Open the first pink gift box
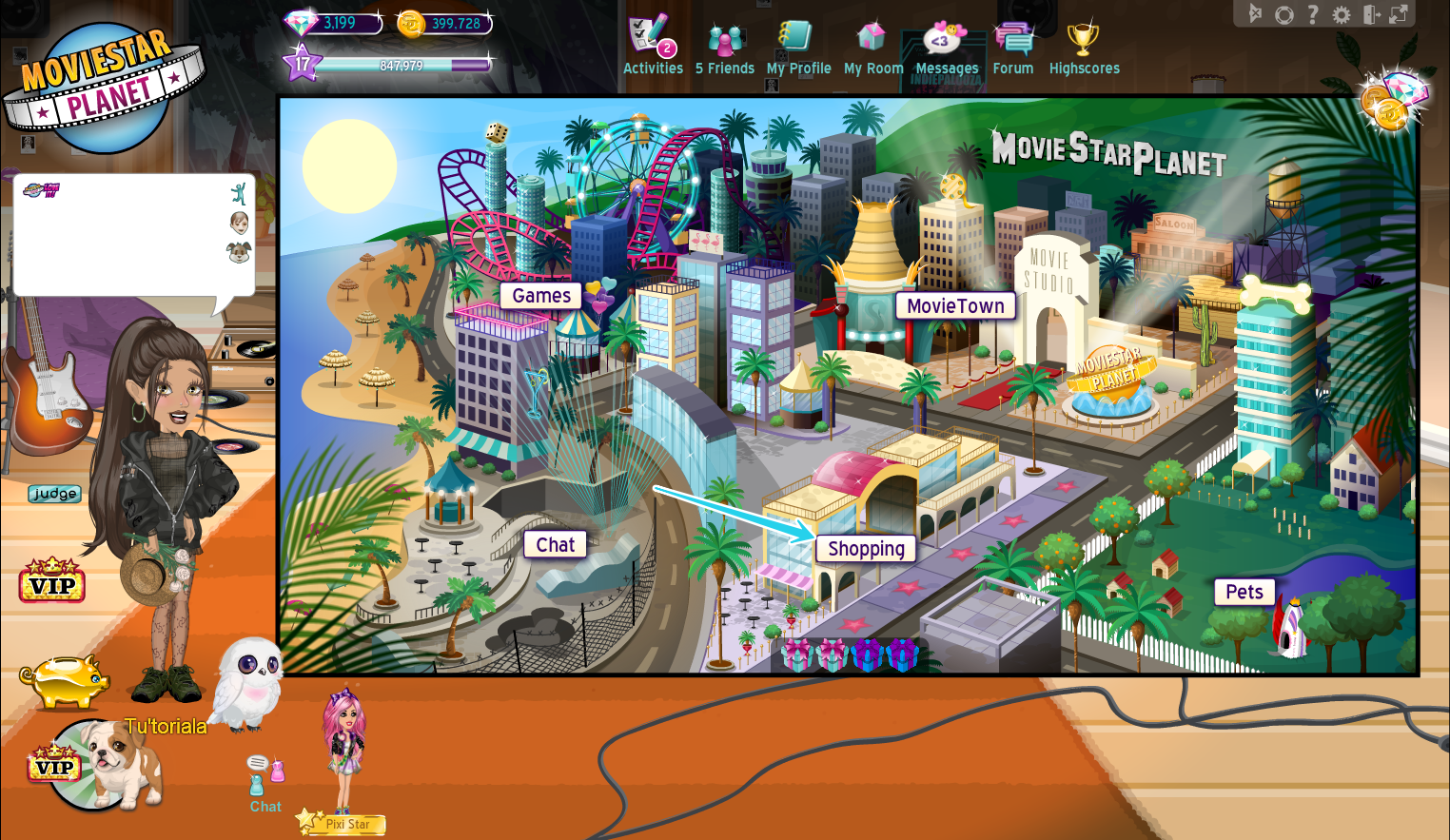Image resolution: width=1450 pixels, height=840 pixels. pyautogui.click(x=794, y=654)
